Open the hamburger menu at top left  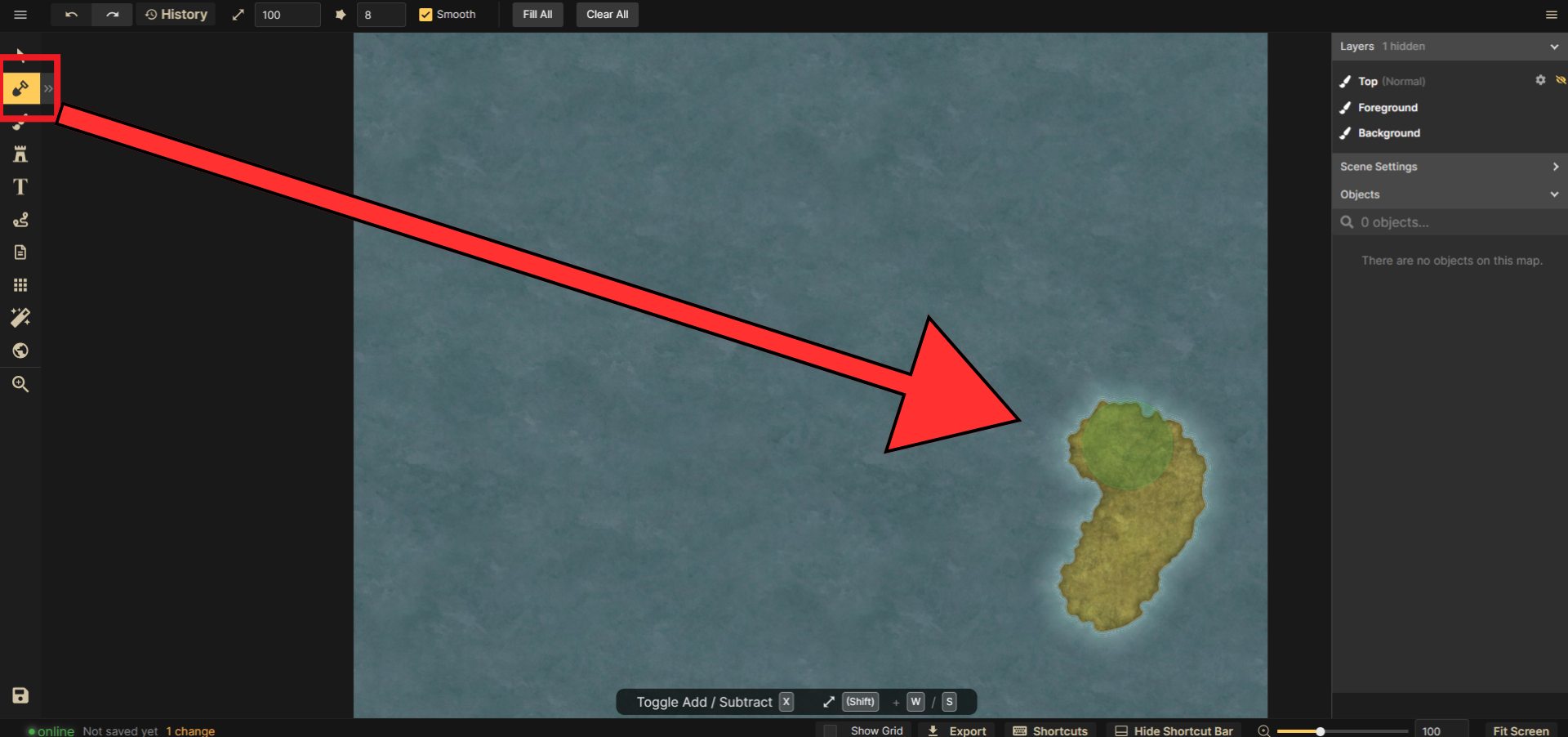(x=20, y=15)
